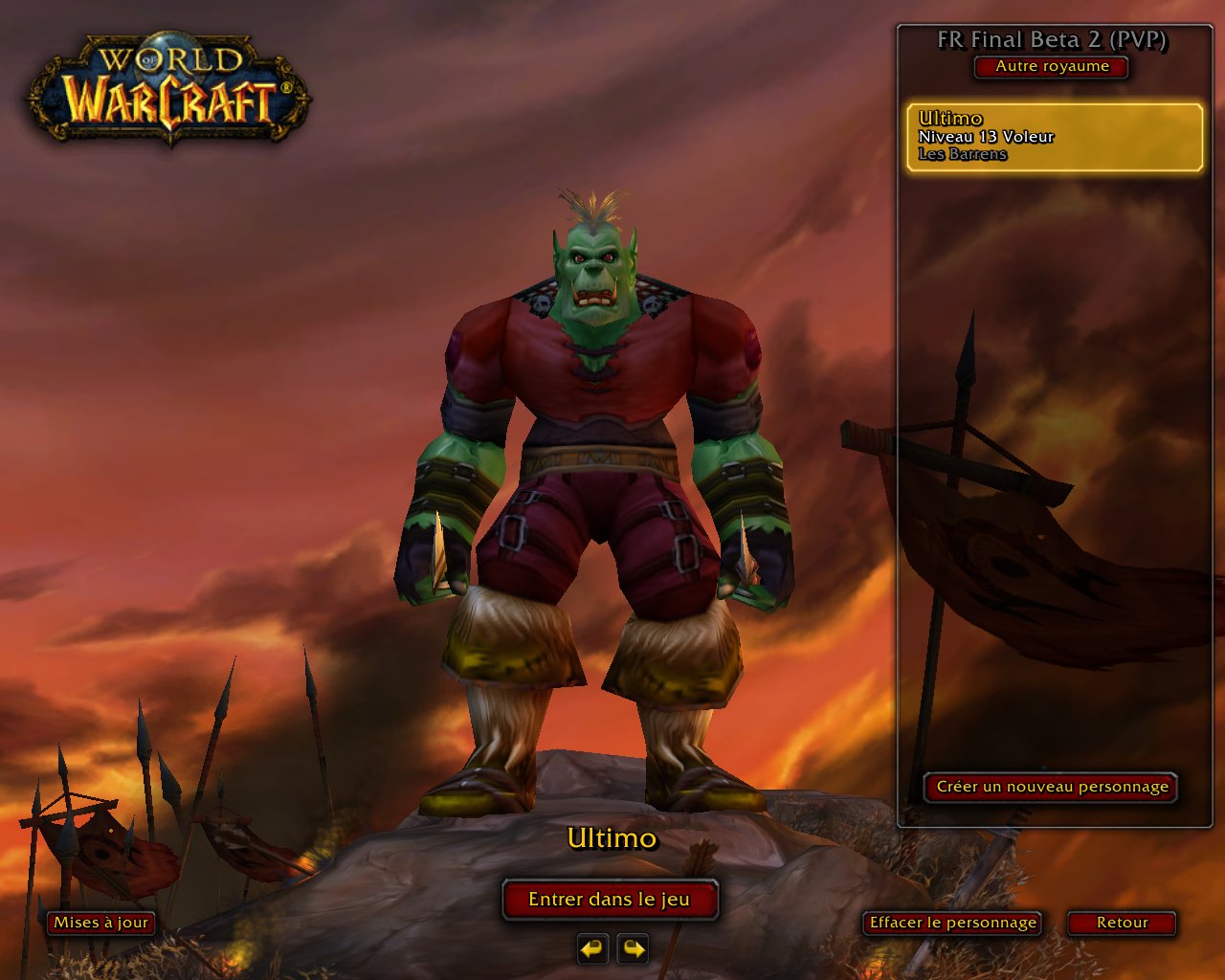Rotate character with the right arrow button
This screenshot has height=980, width=1225.
(633, 948)
